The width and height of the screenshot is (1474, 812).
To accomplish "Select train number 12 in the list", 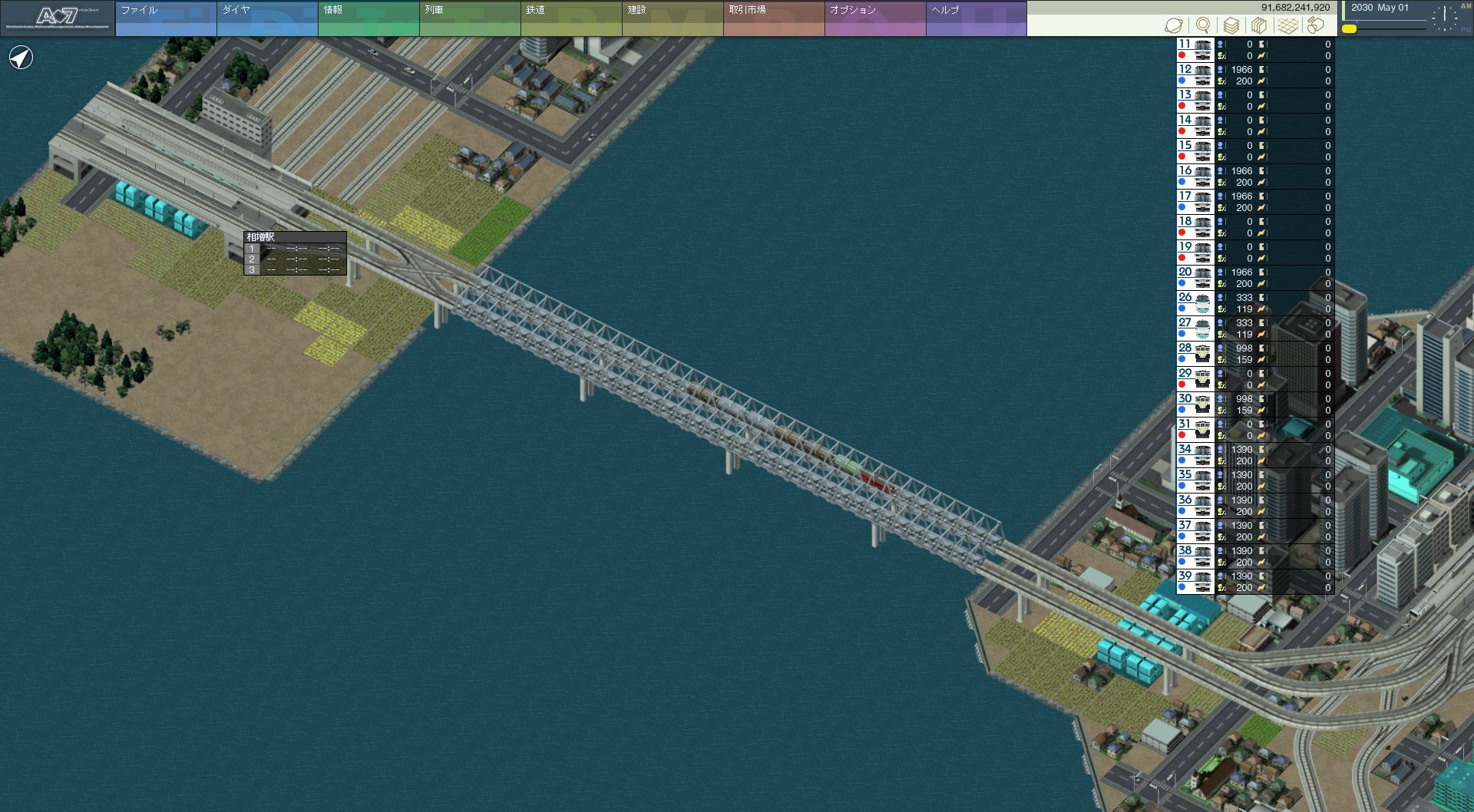I will (x=1195, y=75).
